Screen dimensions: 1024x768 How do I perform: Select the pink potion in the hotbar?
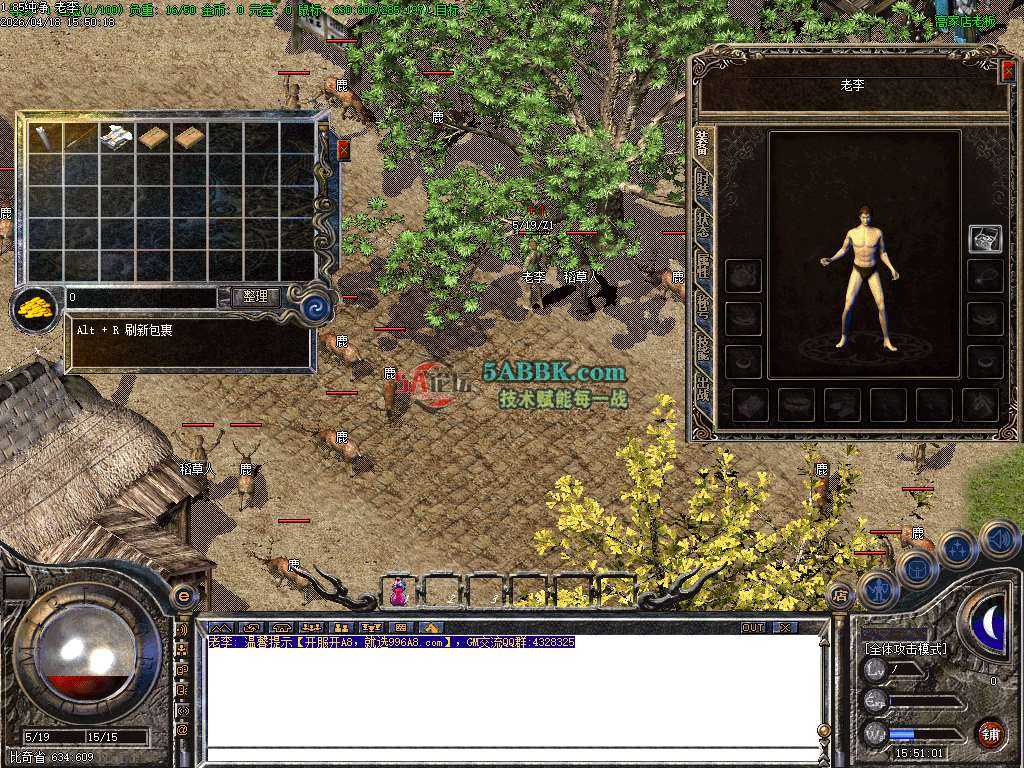399,593
